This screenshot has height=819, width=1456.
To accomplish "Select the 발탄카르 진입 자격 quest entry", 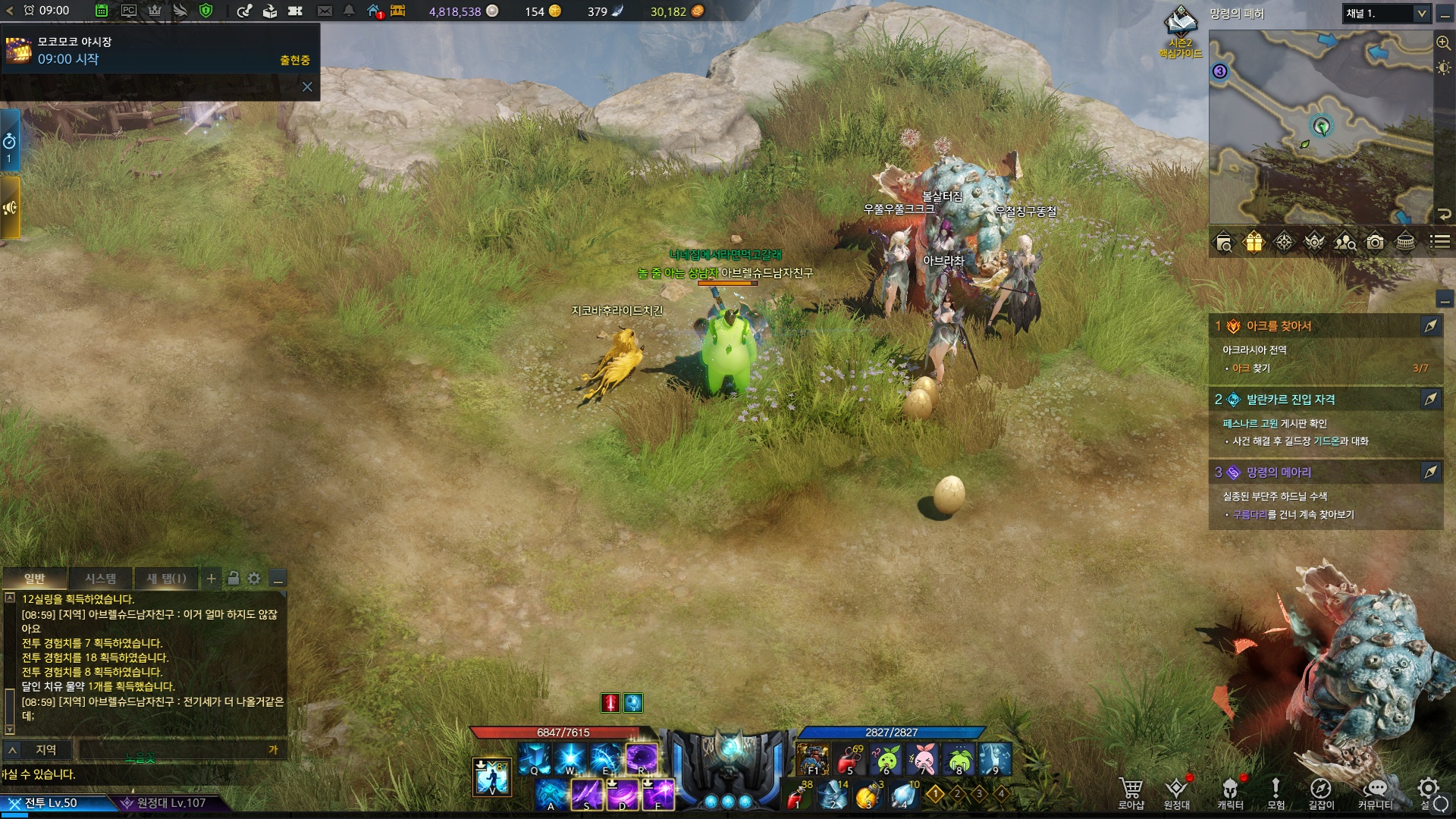I will [1290, 400].
